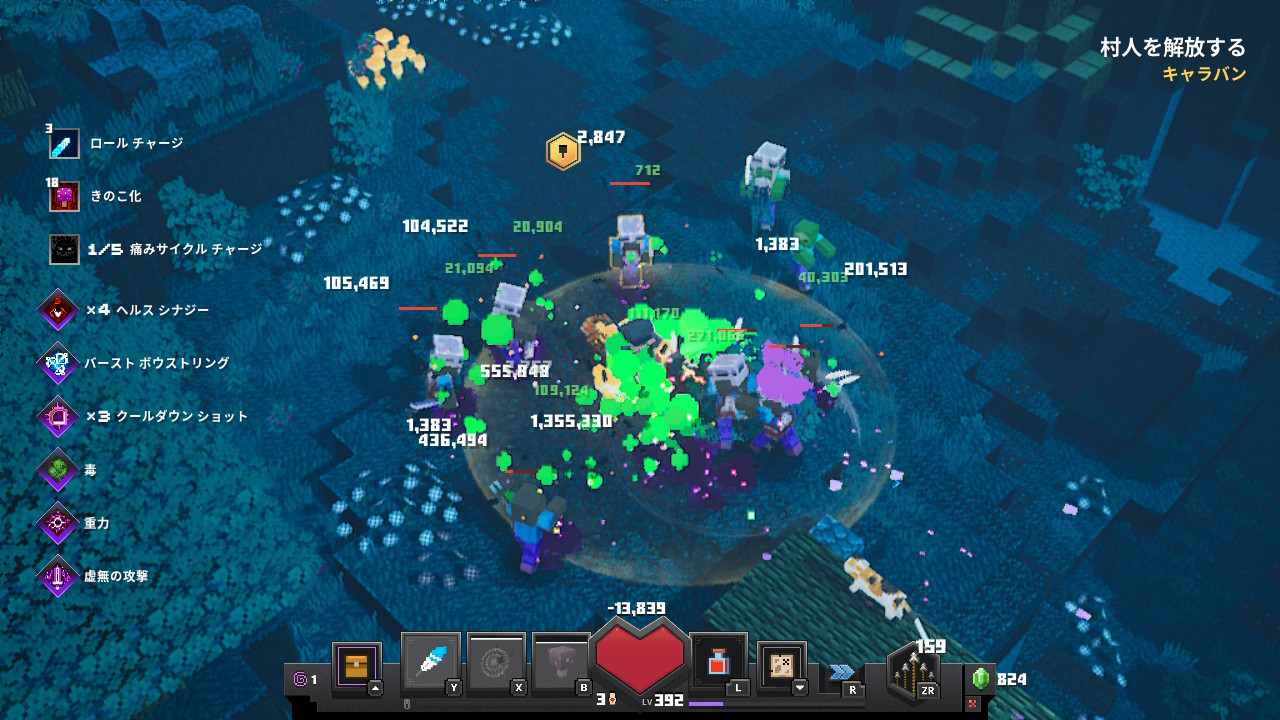Trigger the mushroom artifact slot
1280x720 pixels.
tap(561, 661)
